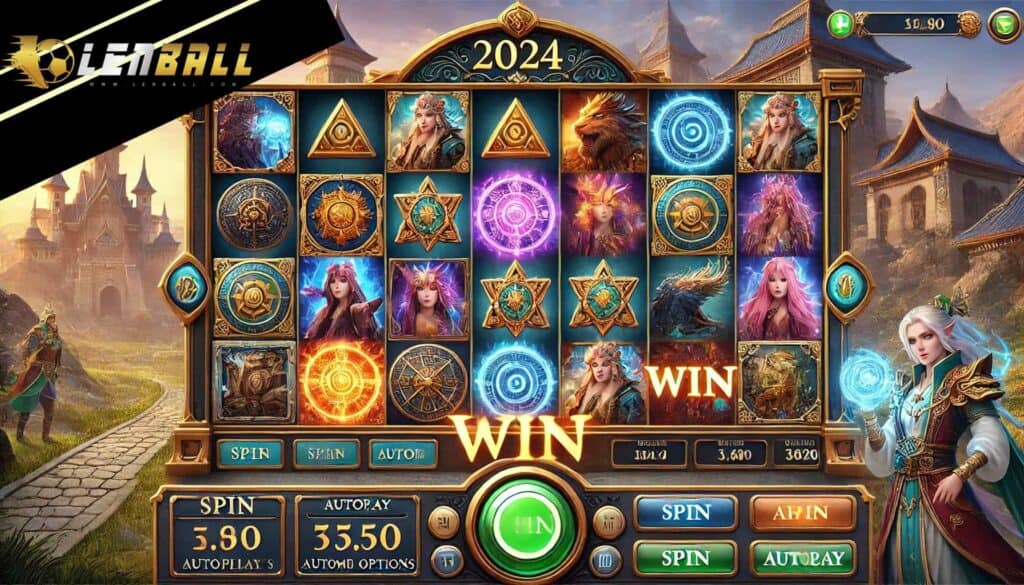Select the orange button beside blue SPIN

[803, 513]
